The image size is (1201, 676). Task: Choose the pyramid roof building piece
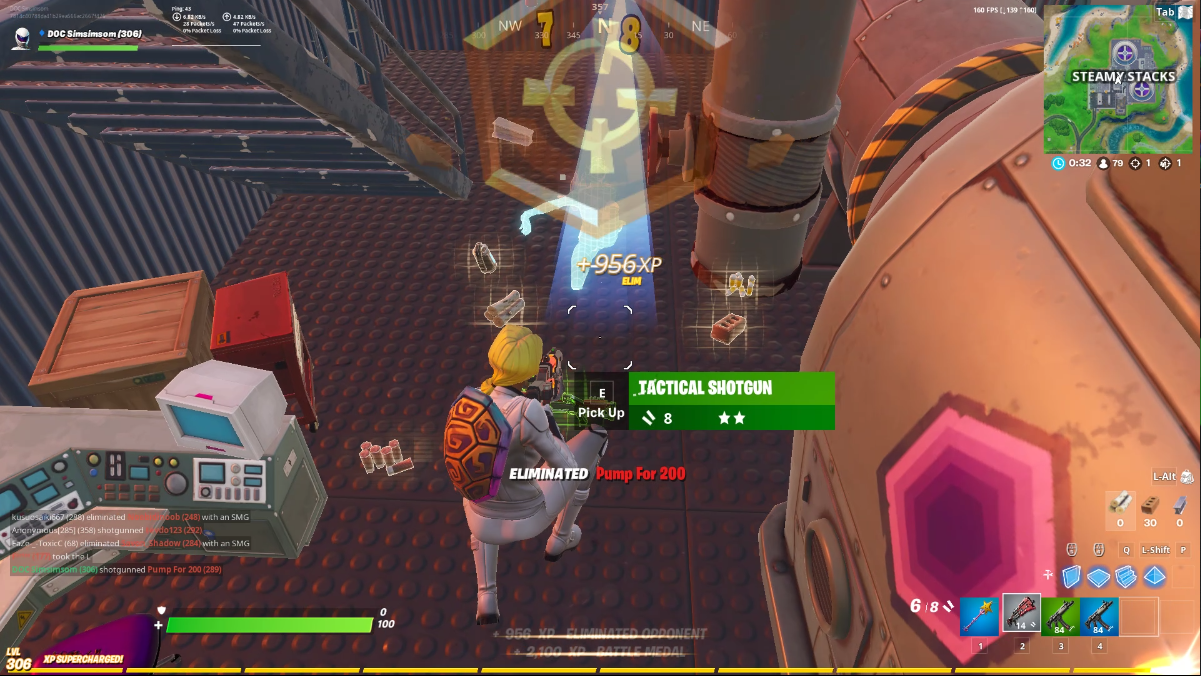click(1154, 577)
